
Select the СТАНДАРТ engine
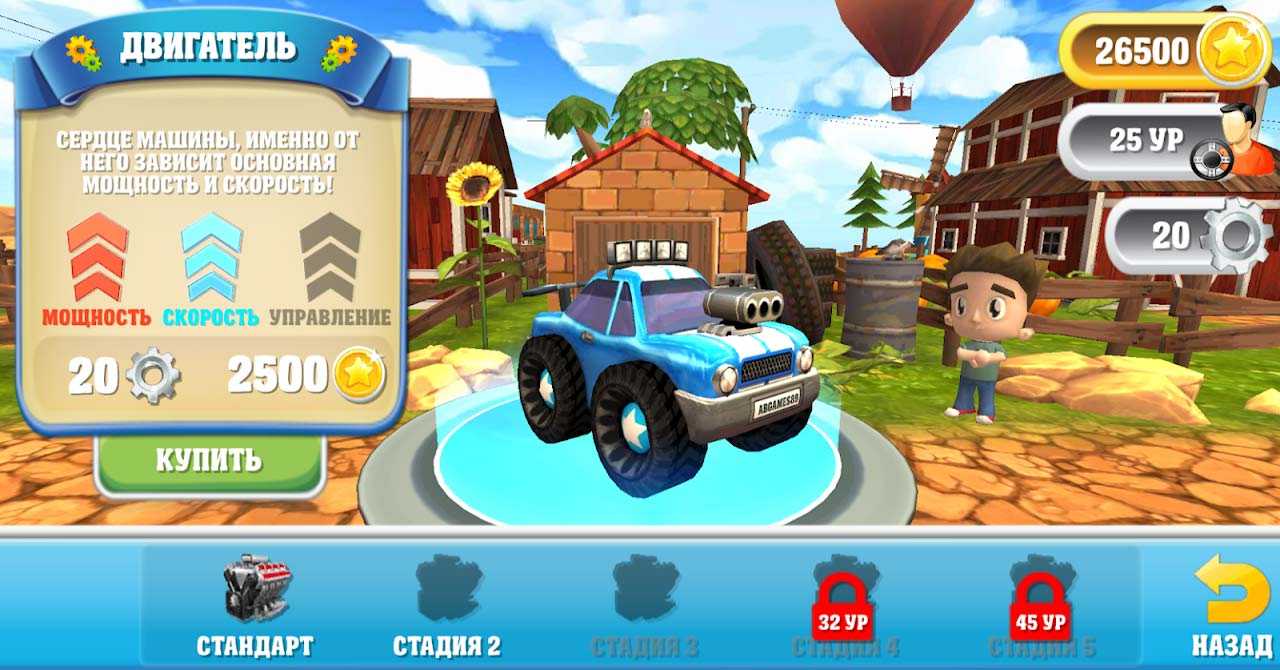tap(255, 605)
